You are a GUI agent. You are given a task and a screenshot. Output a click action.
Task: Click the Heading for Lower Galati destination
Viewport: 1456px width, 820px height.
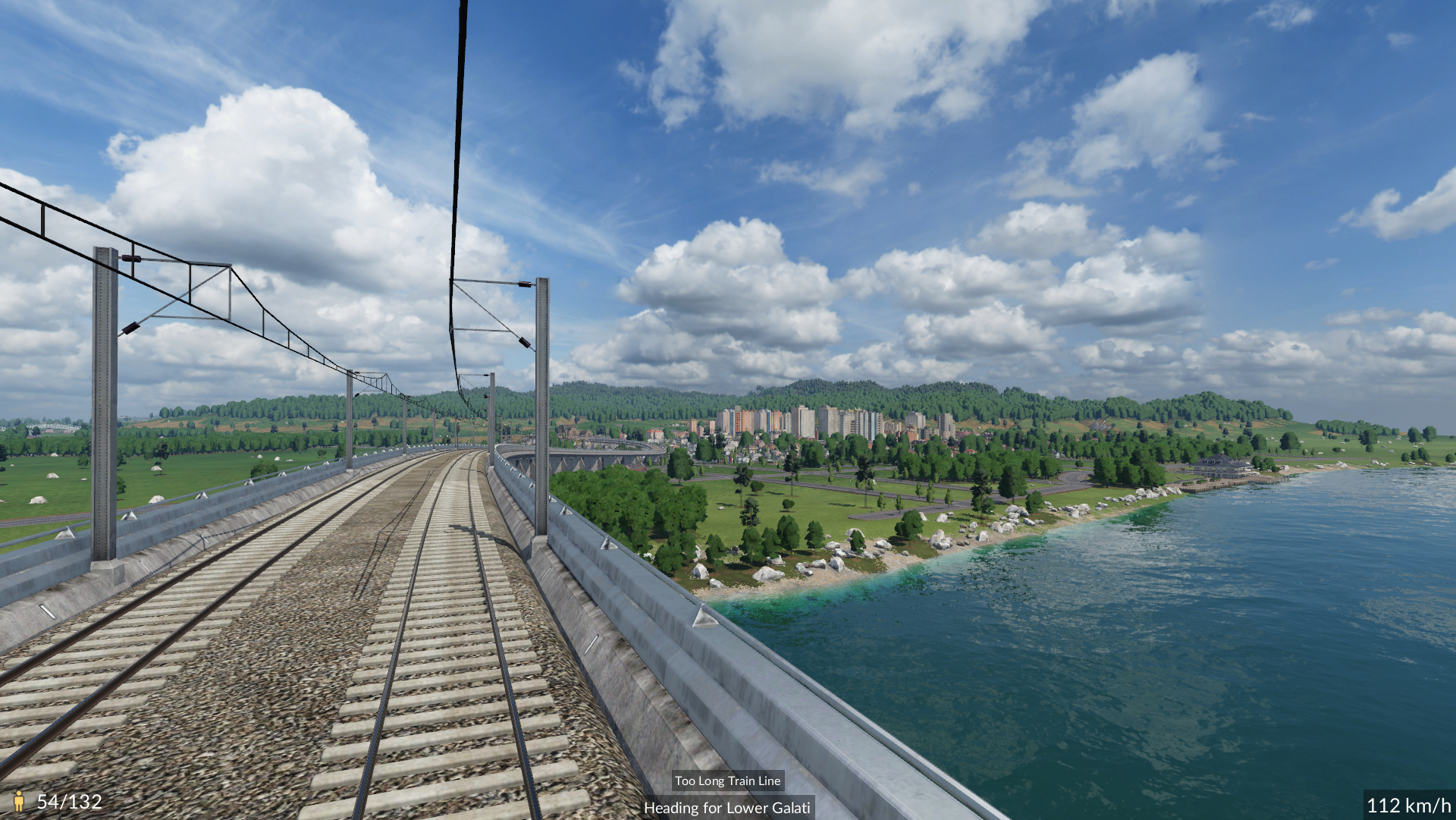726,808
